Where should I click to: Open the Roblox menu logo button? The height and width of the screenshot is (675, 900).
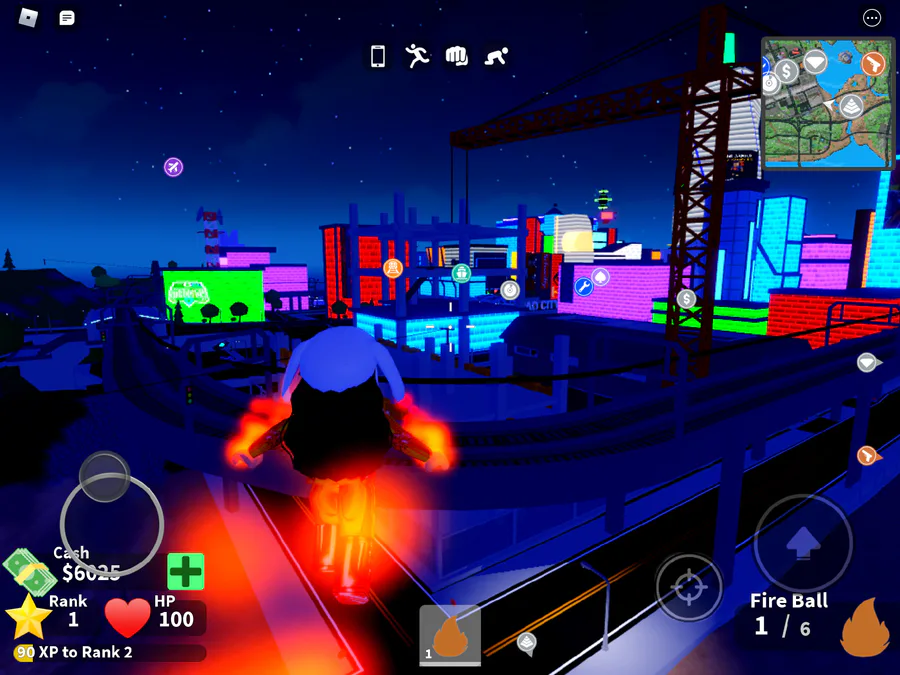click(x=28, y=18)
